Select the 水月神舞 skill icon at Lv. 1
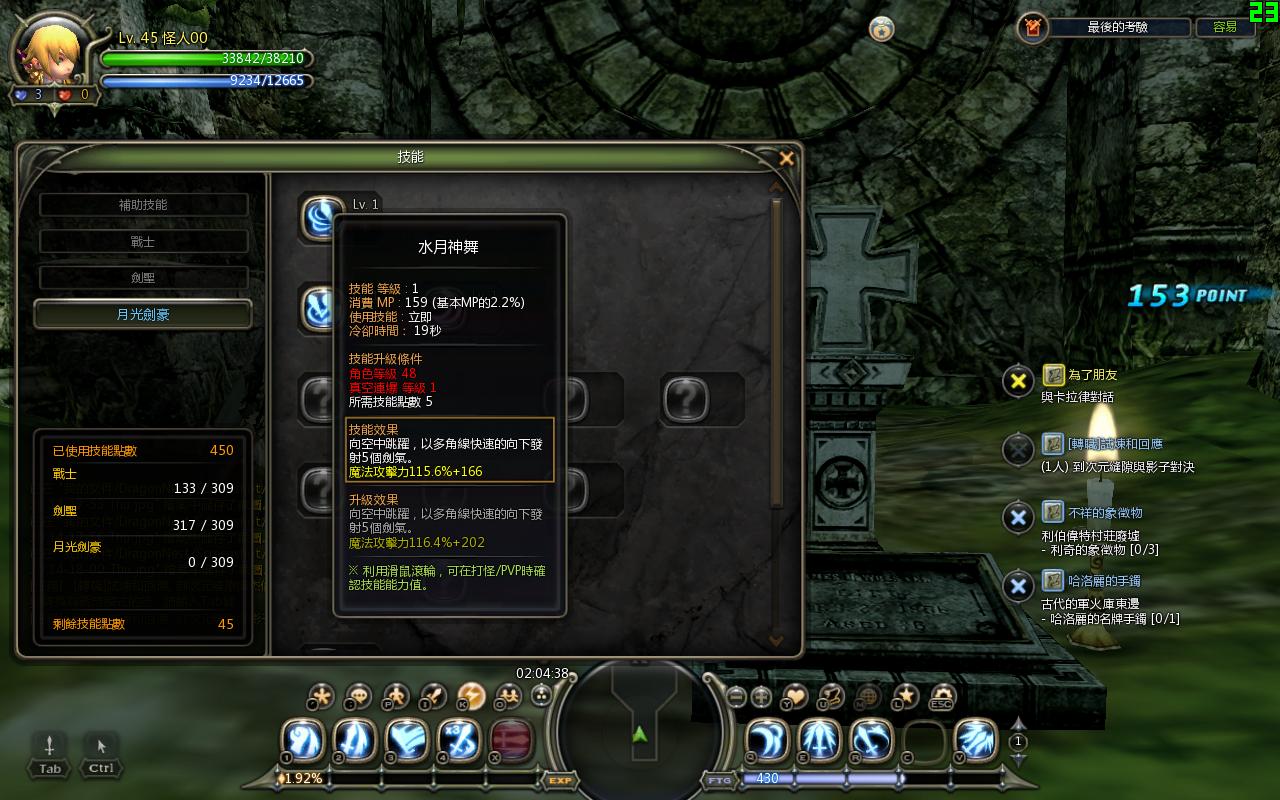The width and height of the screenshot is (1280, 800). (322, 217)
